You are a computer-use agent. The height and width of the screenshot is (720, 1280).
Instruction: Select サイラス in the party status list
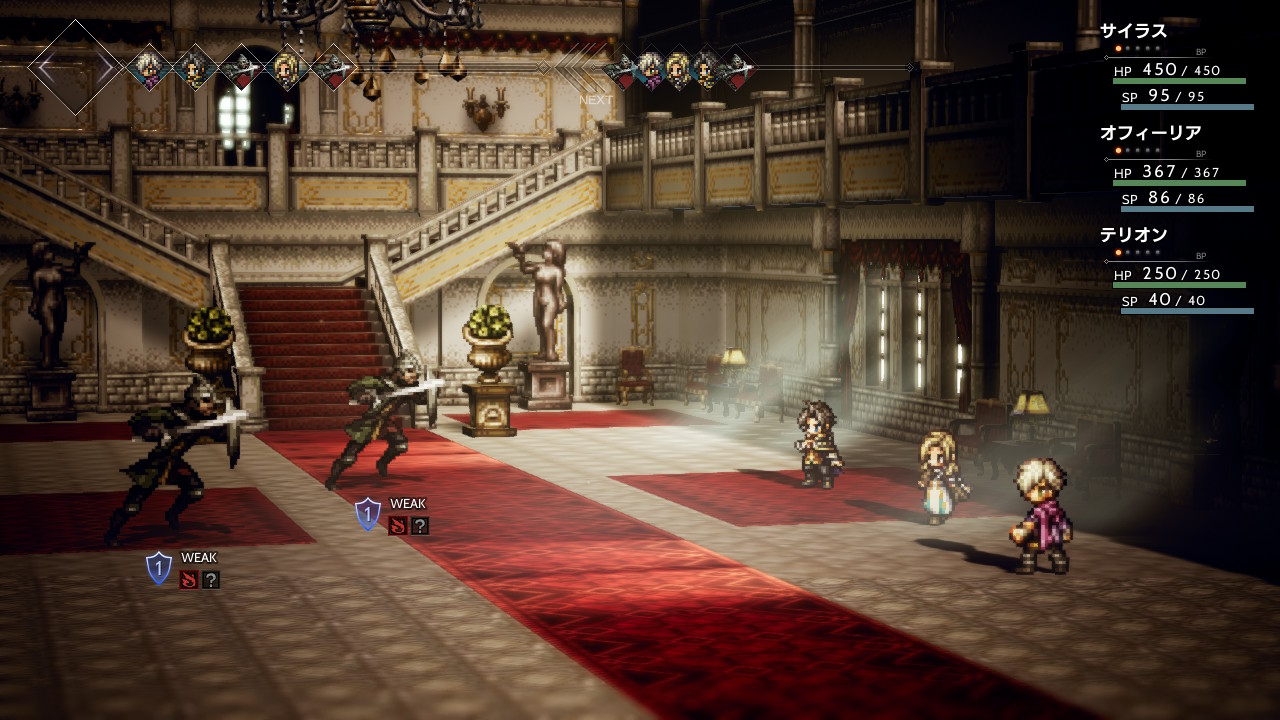click(1134, 31)
